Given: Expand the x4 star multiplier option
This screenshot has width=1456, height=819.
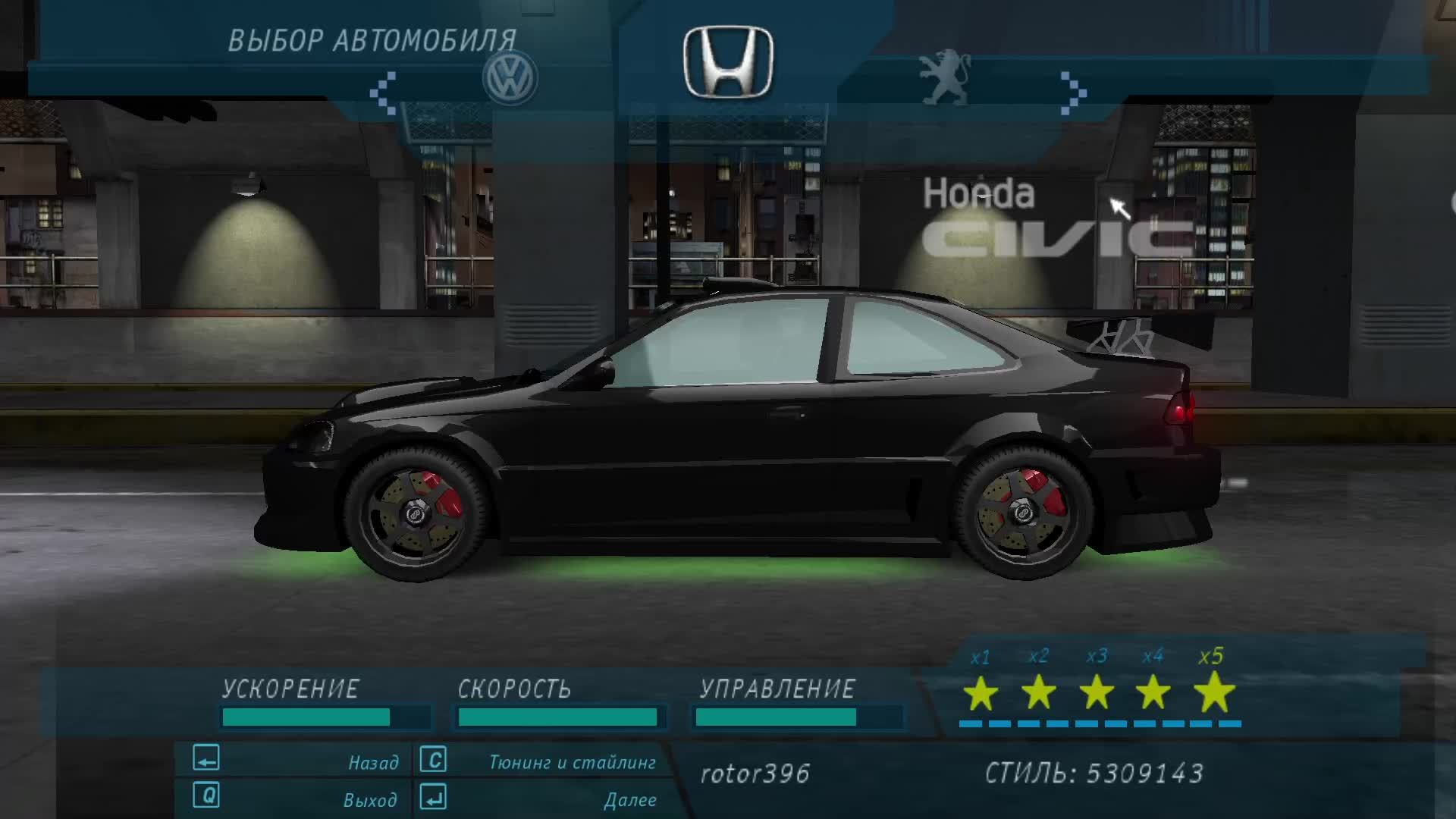Looking at the screenshot, I should click(x=1153, y=693).
